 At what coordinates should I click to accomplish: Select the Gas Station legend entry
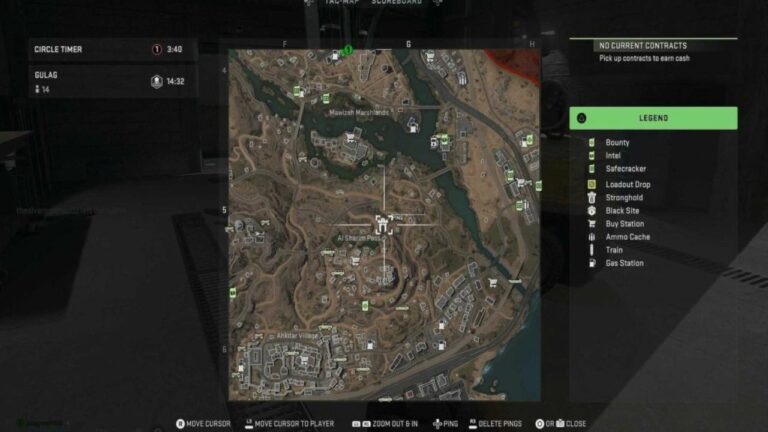624,263
